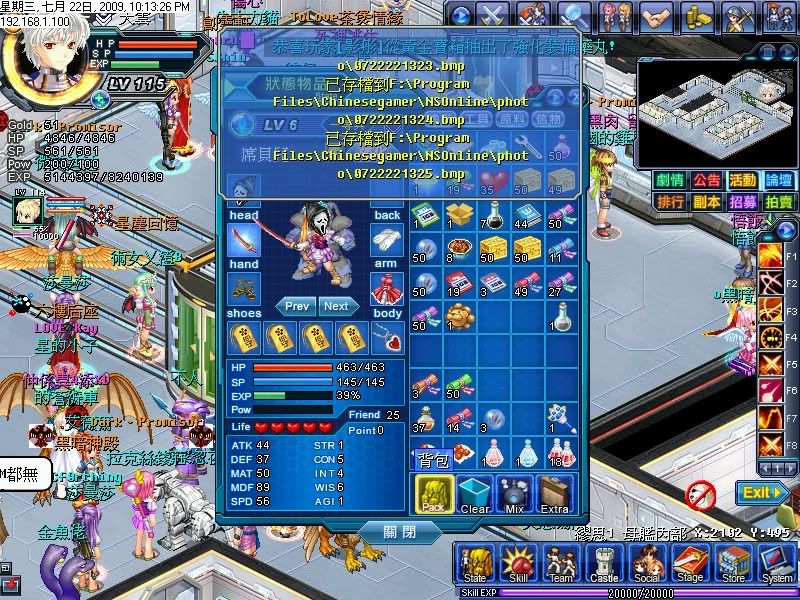Select the sword in the hand slot
800x600 pixels.
coord(244,240)
